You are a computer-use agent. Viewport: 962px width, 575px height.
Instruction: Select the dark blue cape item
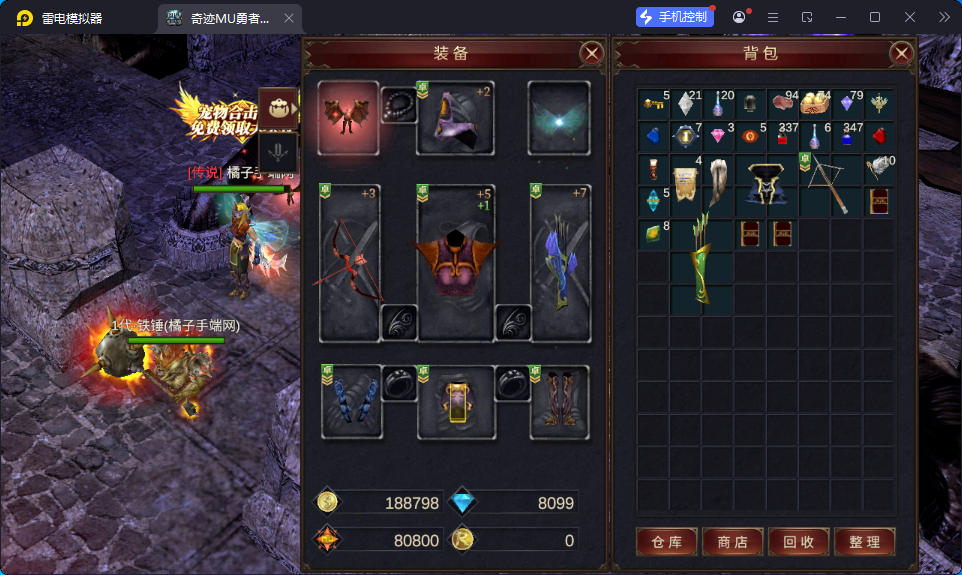765,183
